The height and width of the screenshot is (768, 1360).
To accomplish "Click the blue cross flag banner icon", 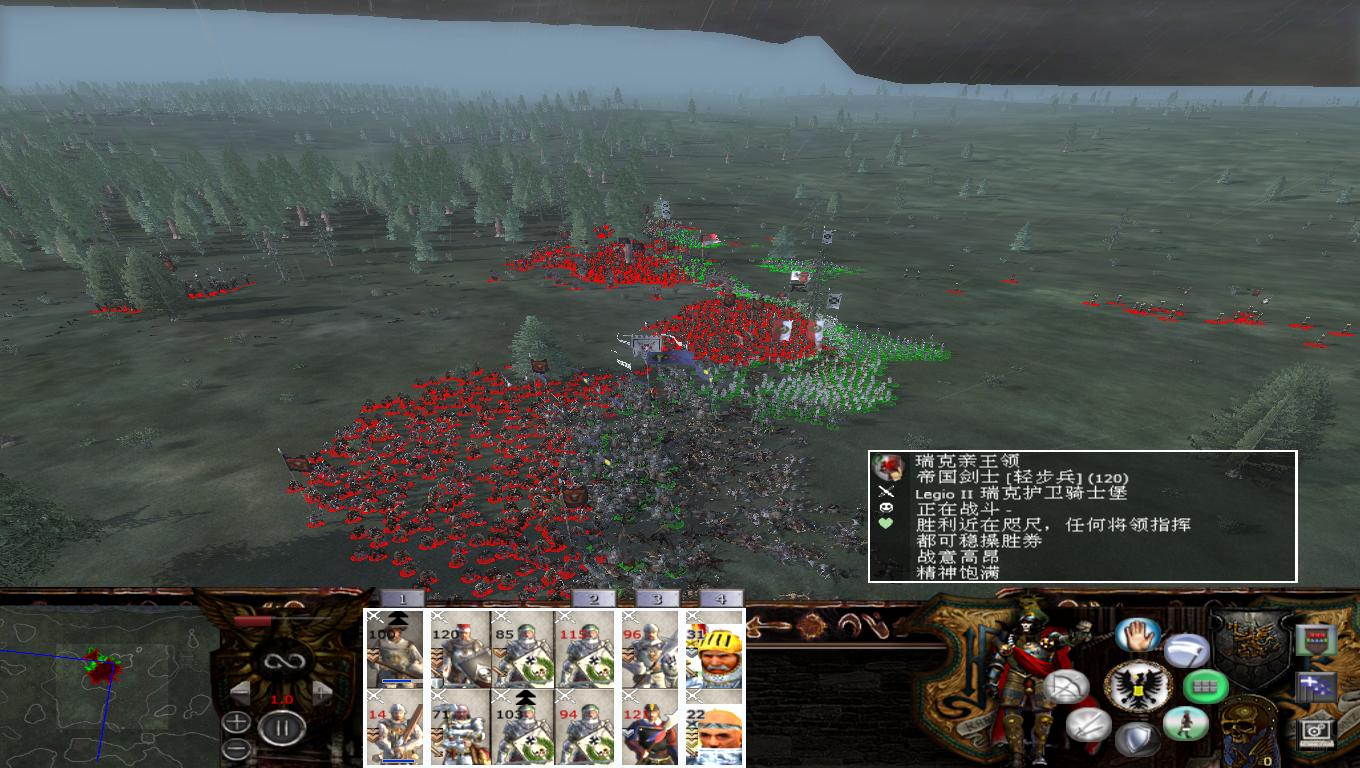I will [1314, 685].
